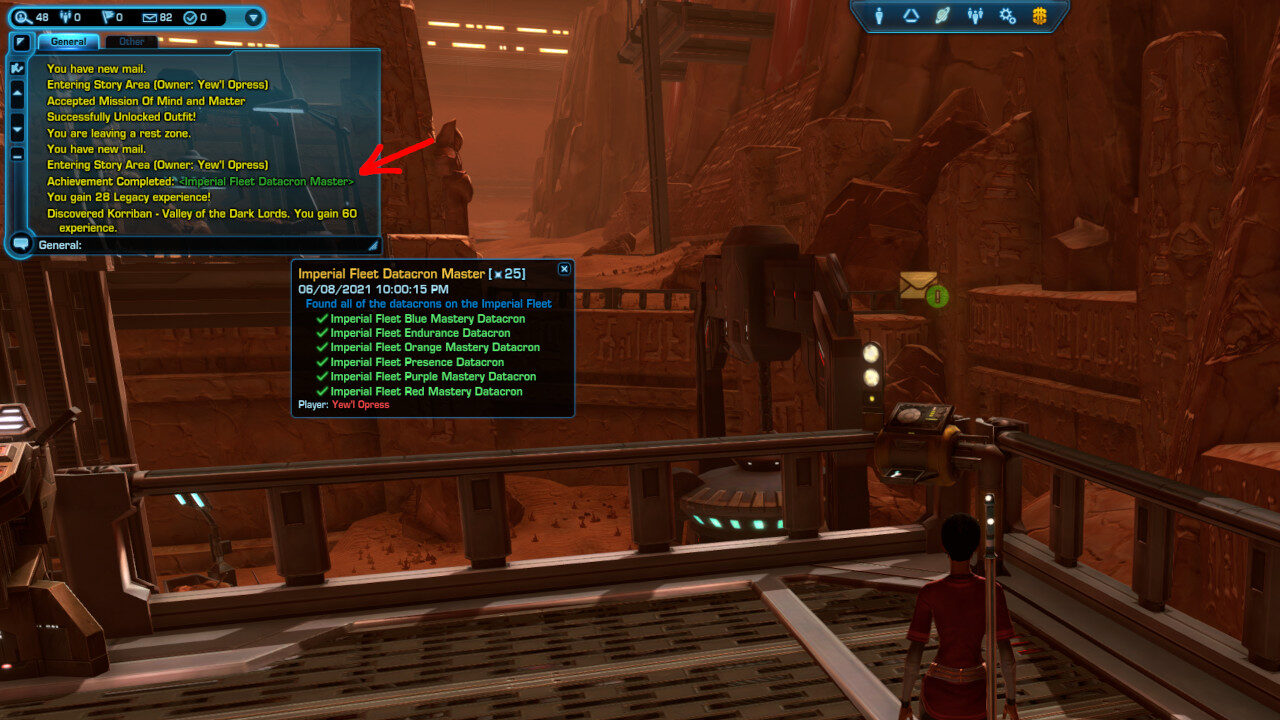Open the gears settings menu icon

[x=1007, y=16]
